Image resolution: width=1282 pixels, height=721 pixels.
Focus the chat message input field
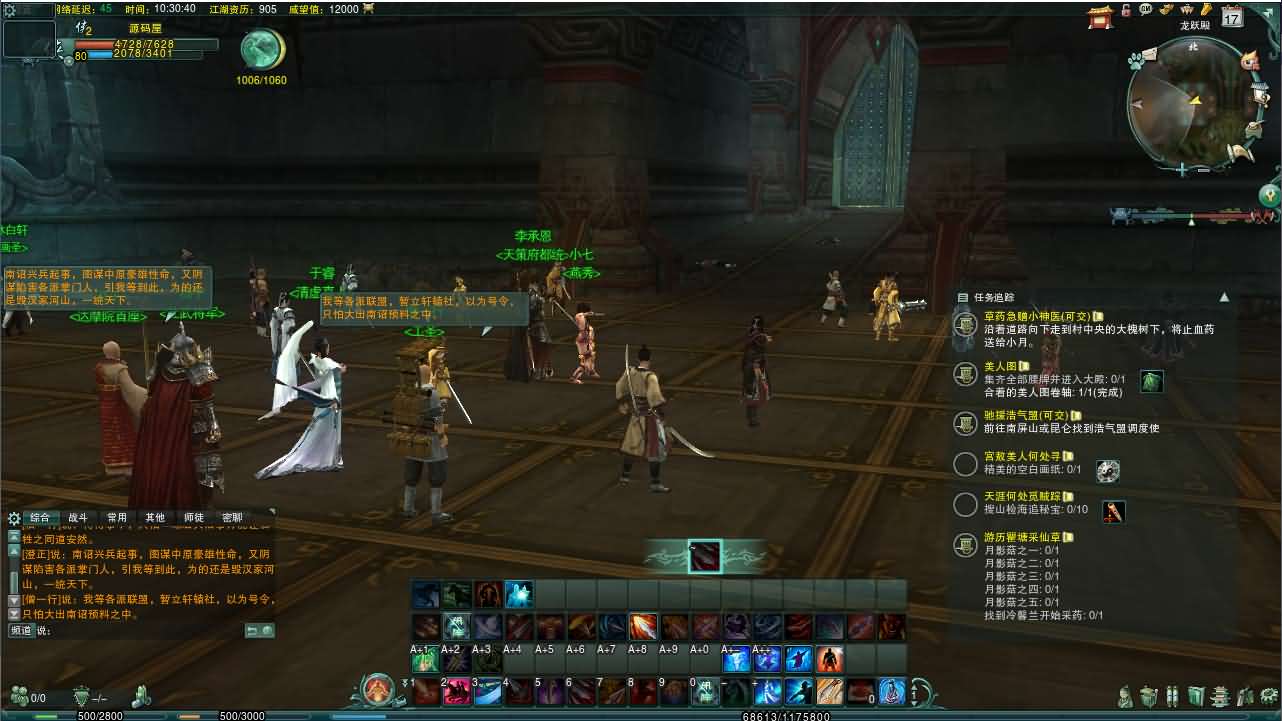tap(140, 631)
